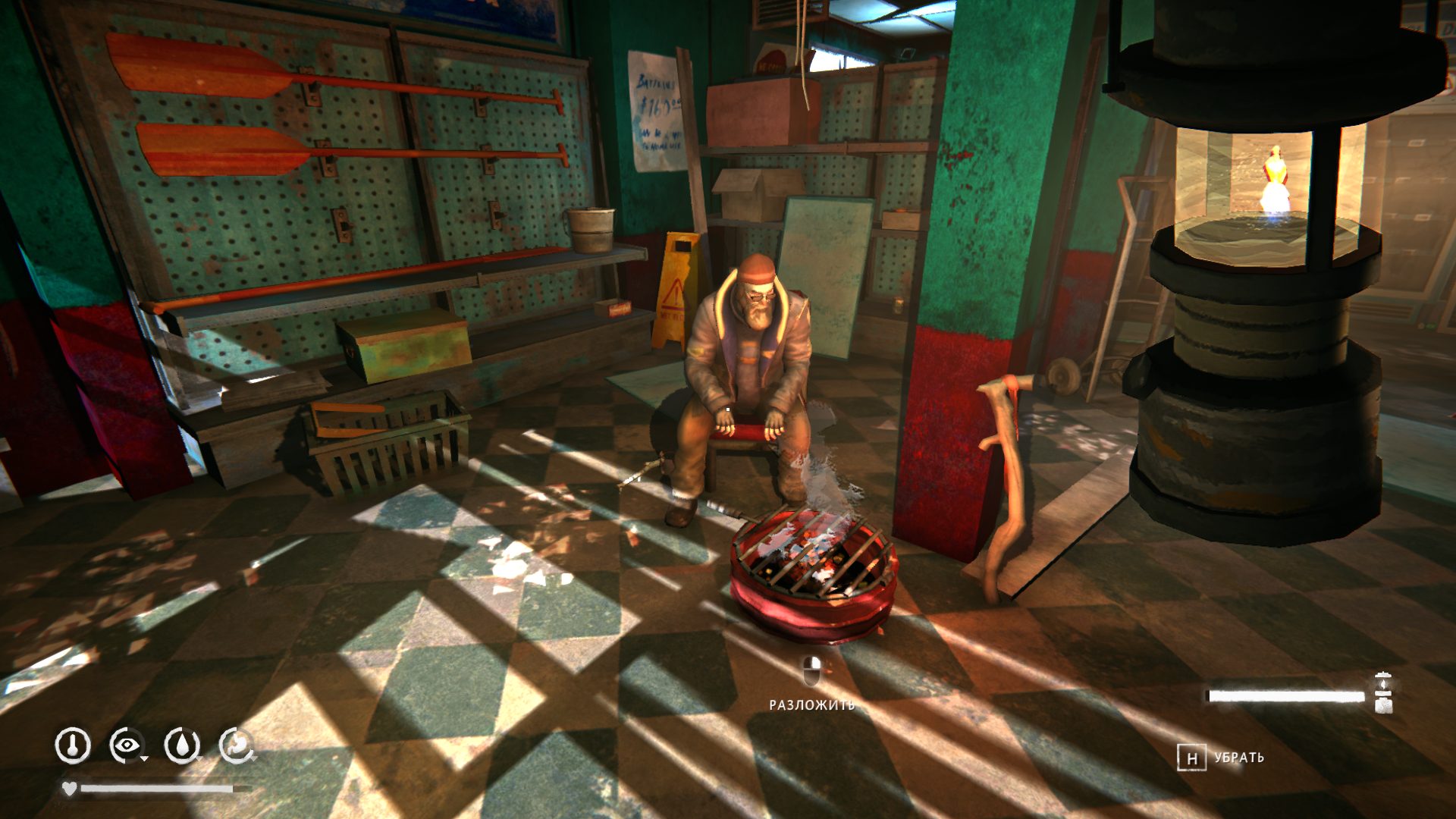Check the water drop thirst icon

click(x=182, y=745)
